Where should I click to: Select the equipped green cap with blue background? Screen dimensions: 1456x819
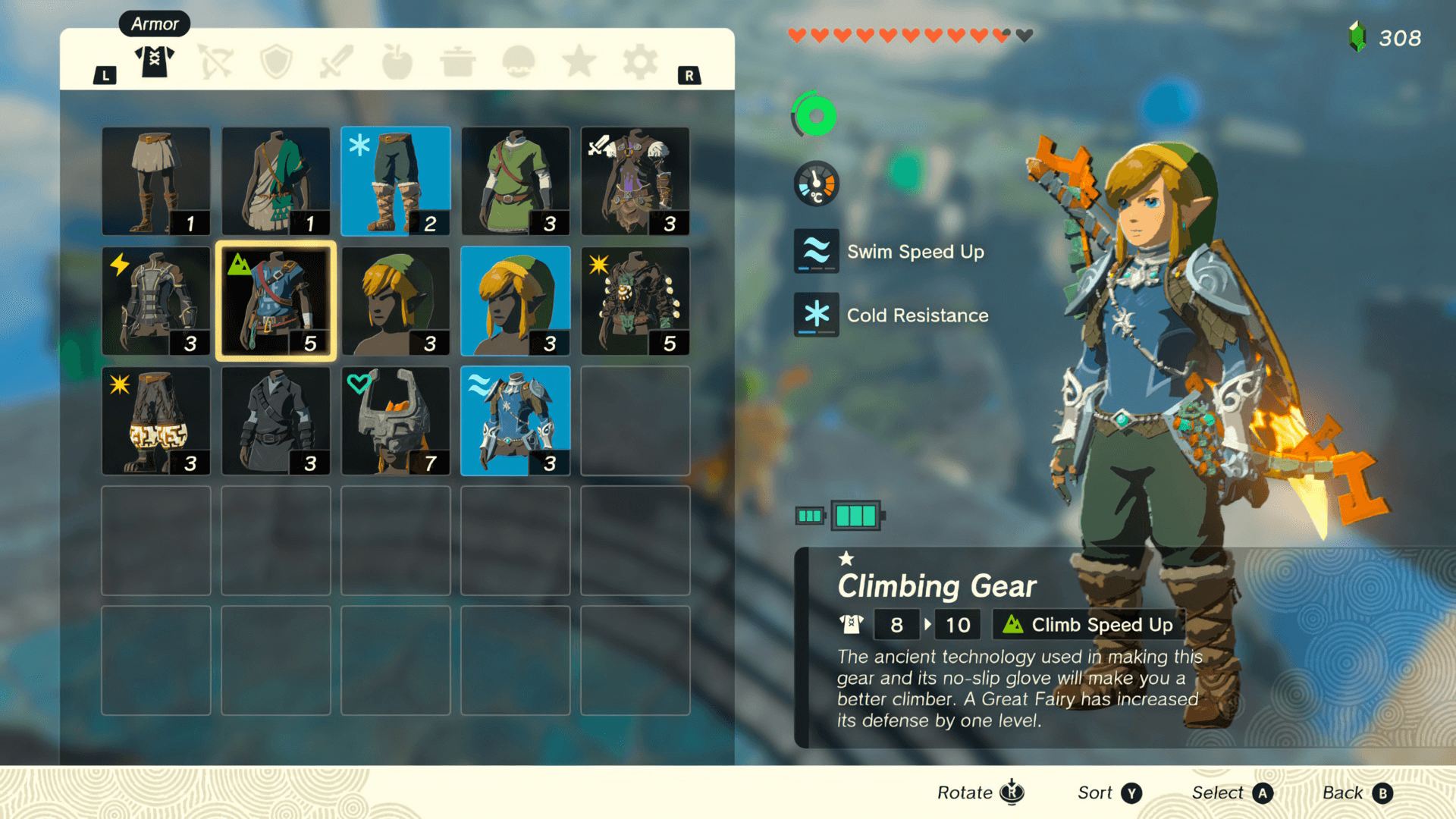click(x=515, y=301)
